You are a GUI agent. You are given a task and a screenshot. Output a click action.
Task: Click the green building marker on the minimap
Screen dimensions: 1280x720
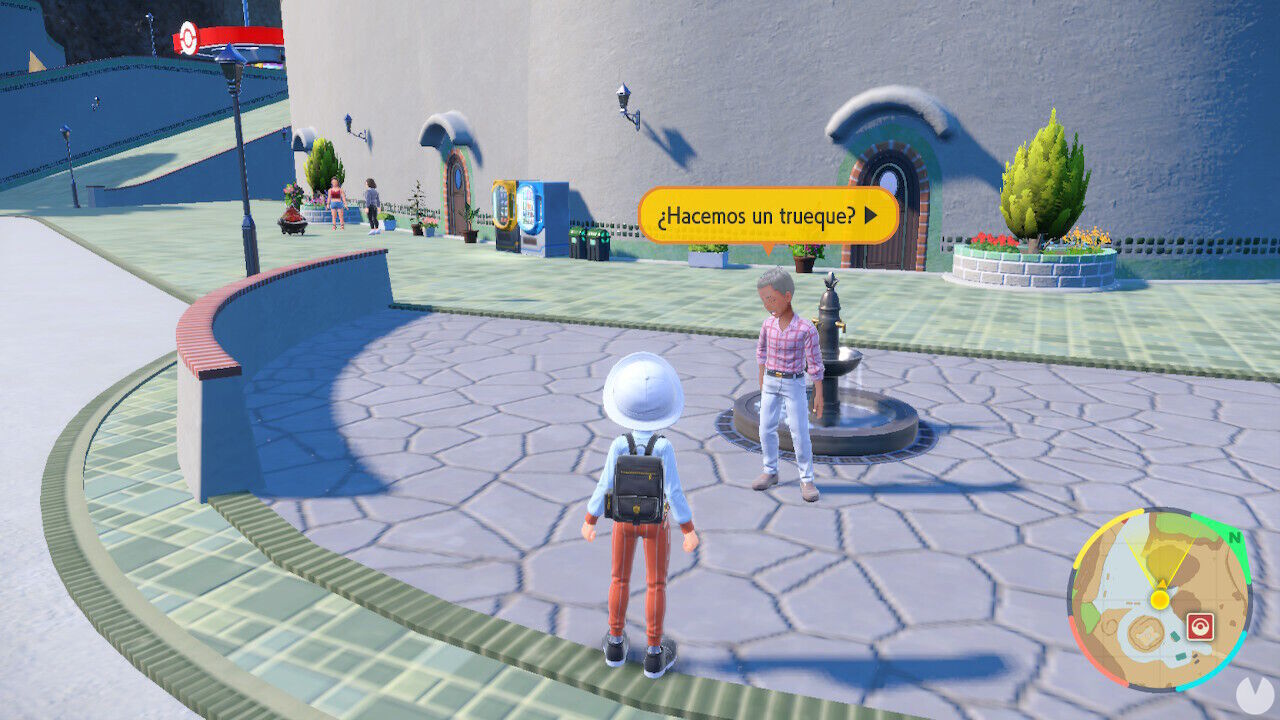(1173, 636)
